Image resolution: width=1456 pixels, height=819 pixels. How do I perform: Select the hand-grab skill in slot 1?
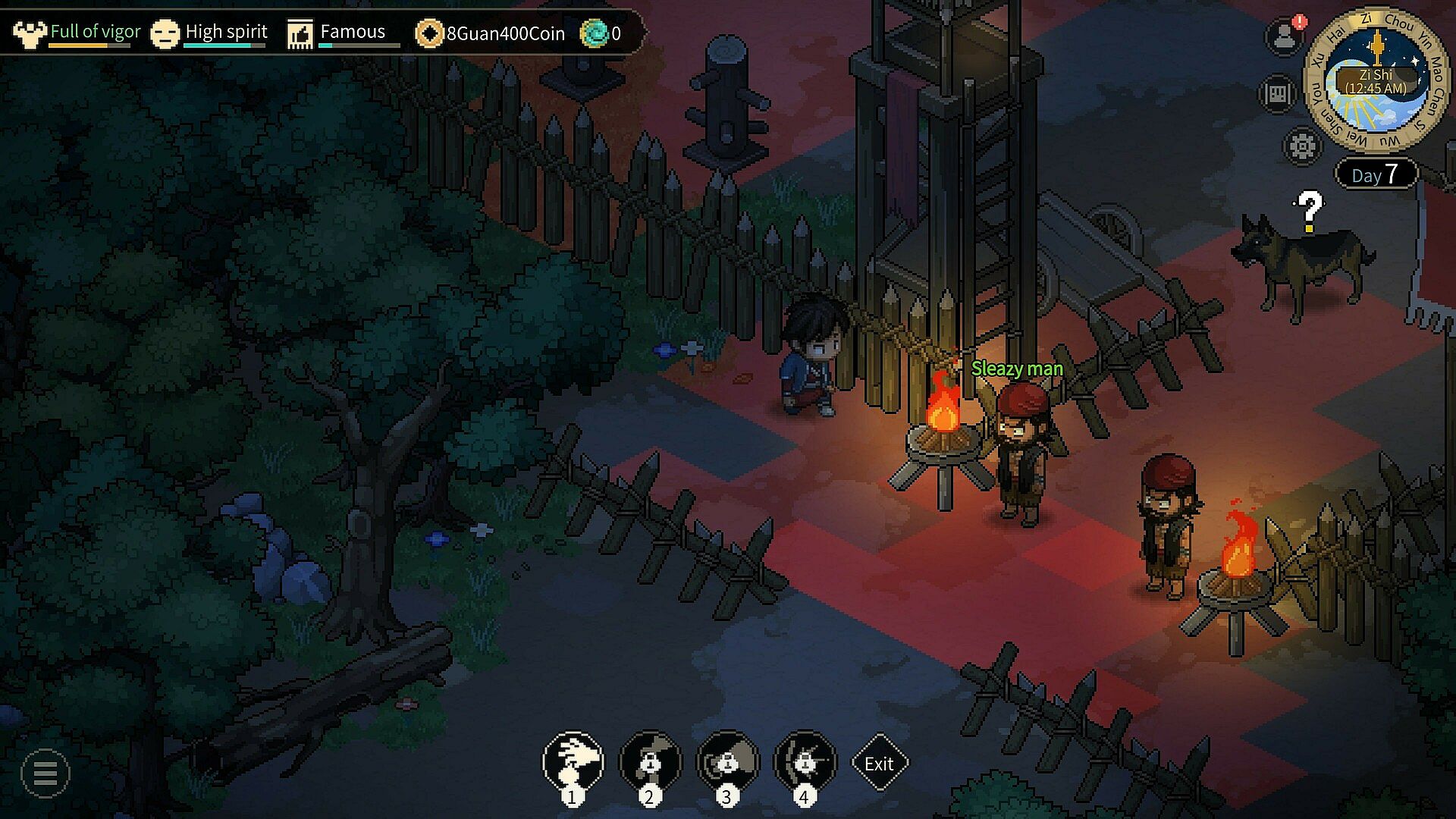pyautogui.click(x=573, y=761)
